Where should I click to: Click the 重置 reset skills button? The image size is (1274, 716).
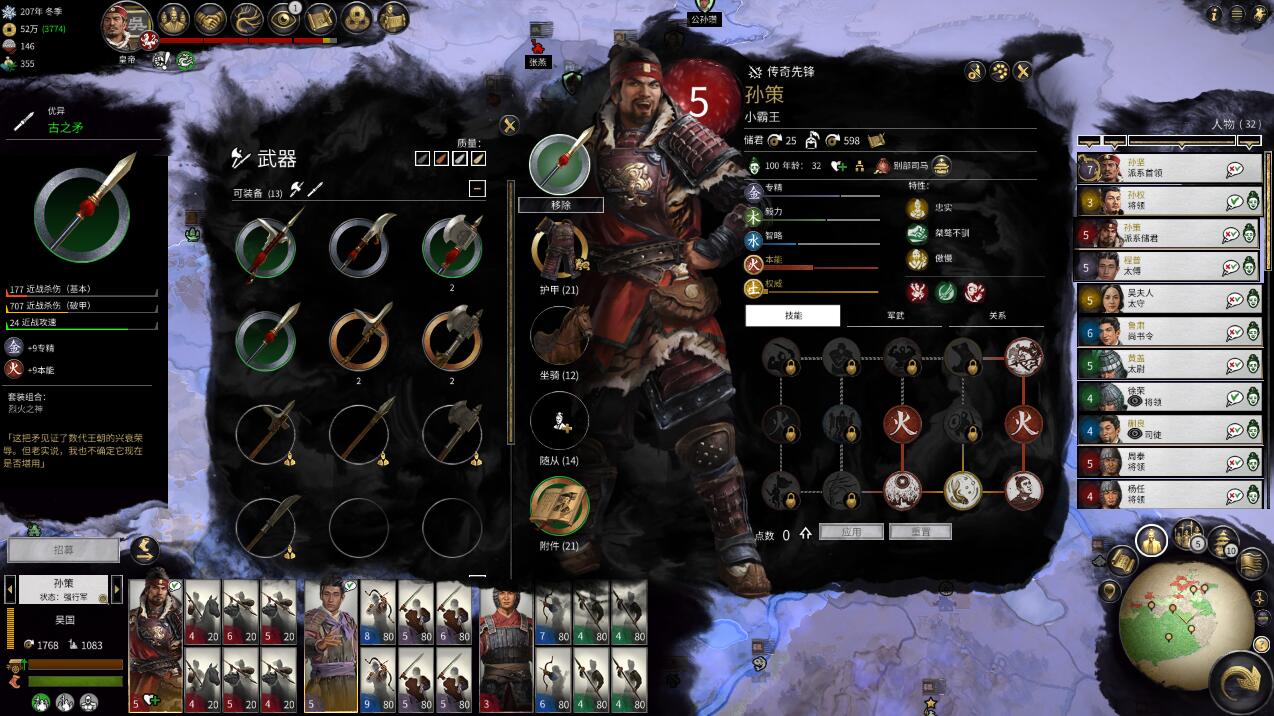click(919, 532)
